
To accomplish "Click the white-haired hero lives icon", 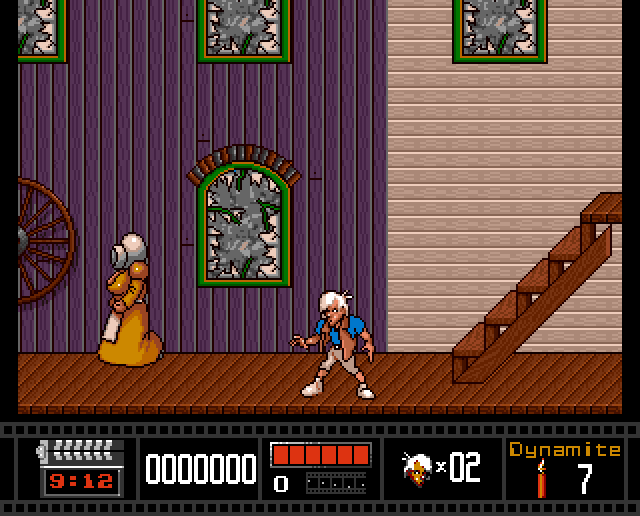I will coord(416,467).
